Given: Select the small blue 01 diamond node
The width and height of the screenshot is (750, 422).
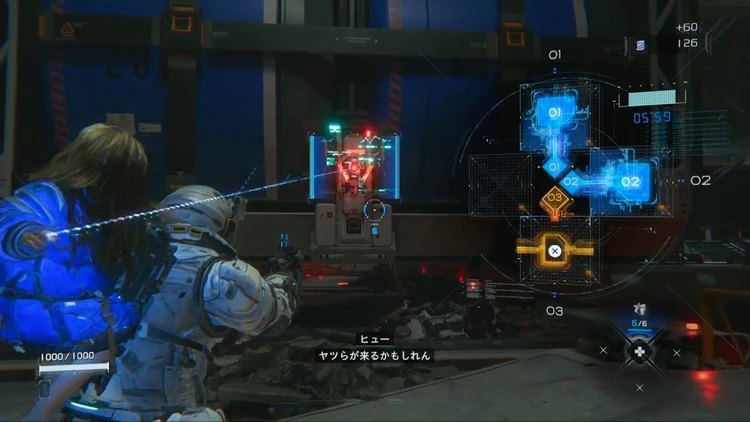Looking at the screenshot, I should pos(554,166).
